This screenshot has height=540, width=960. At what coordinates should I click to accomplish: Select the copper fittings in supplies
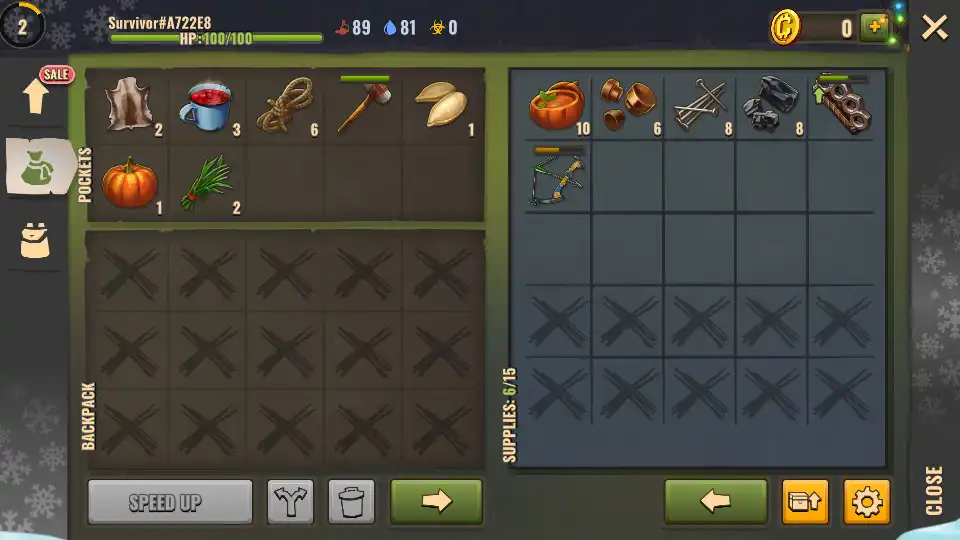tap(627, 105)
